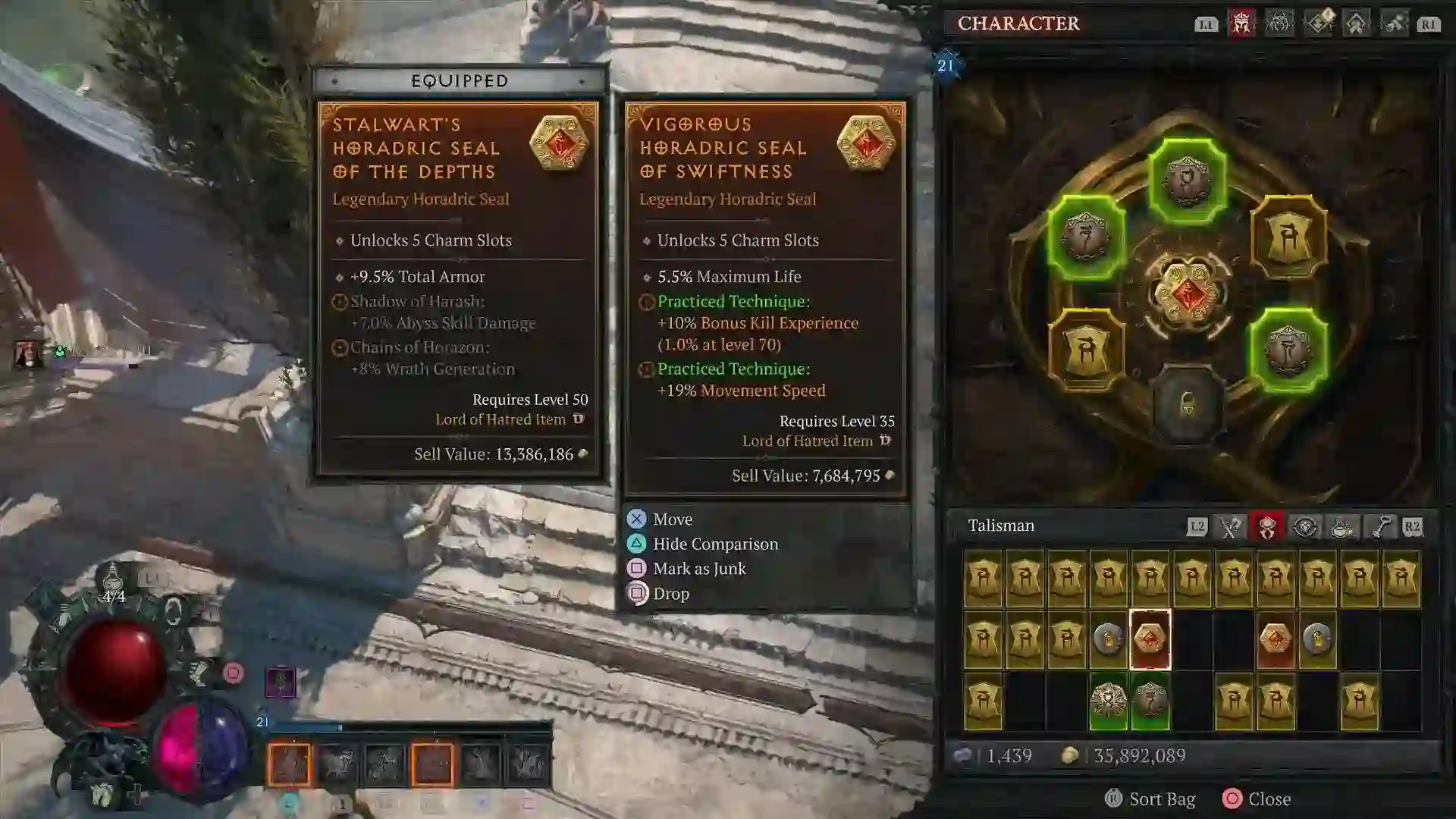Click the left arrow on the Equipped header
This screenshot has height=819, width=1456.
coord(334,80)
